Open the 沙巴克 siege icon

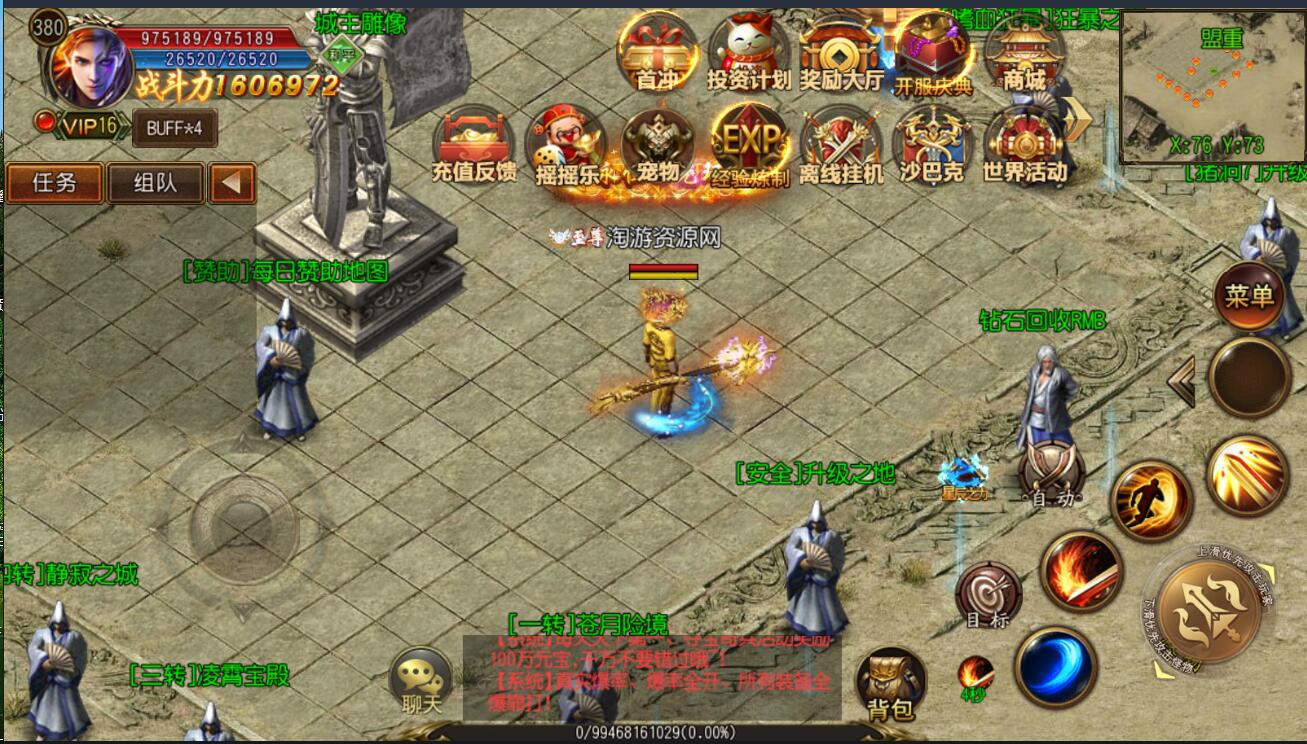(x=932, y=146)
